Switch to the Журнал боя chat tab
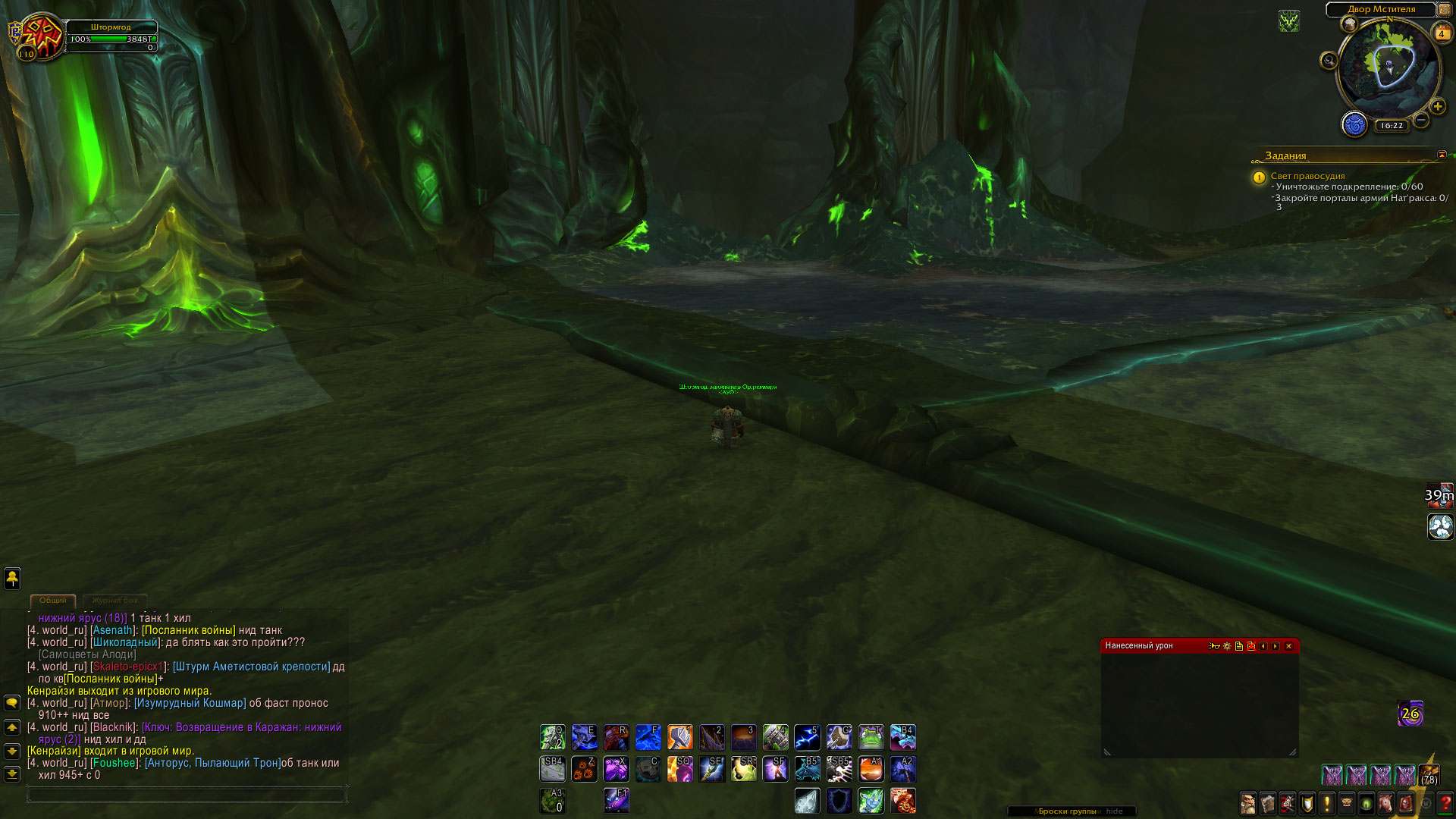This screenshot has width=1456, height=819. tap(115, 600)
